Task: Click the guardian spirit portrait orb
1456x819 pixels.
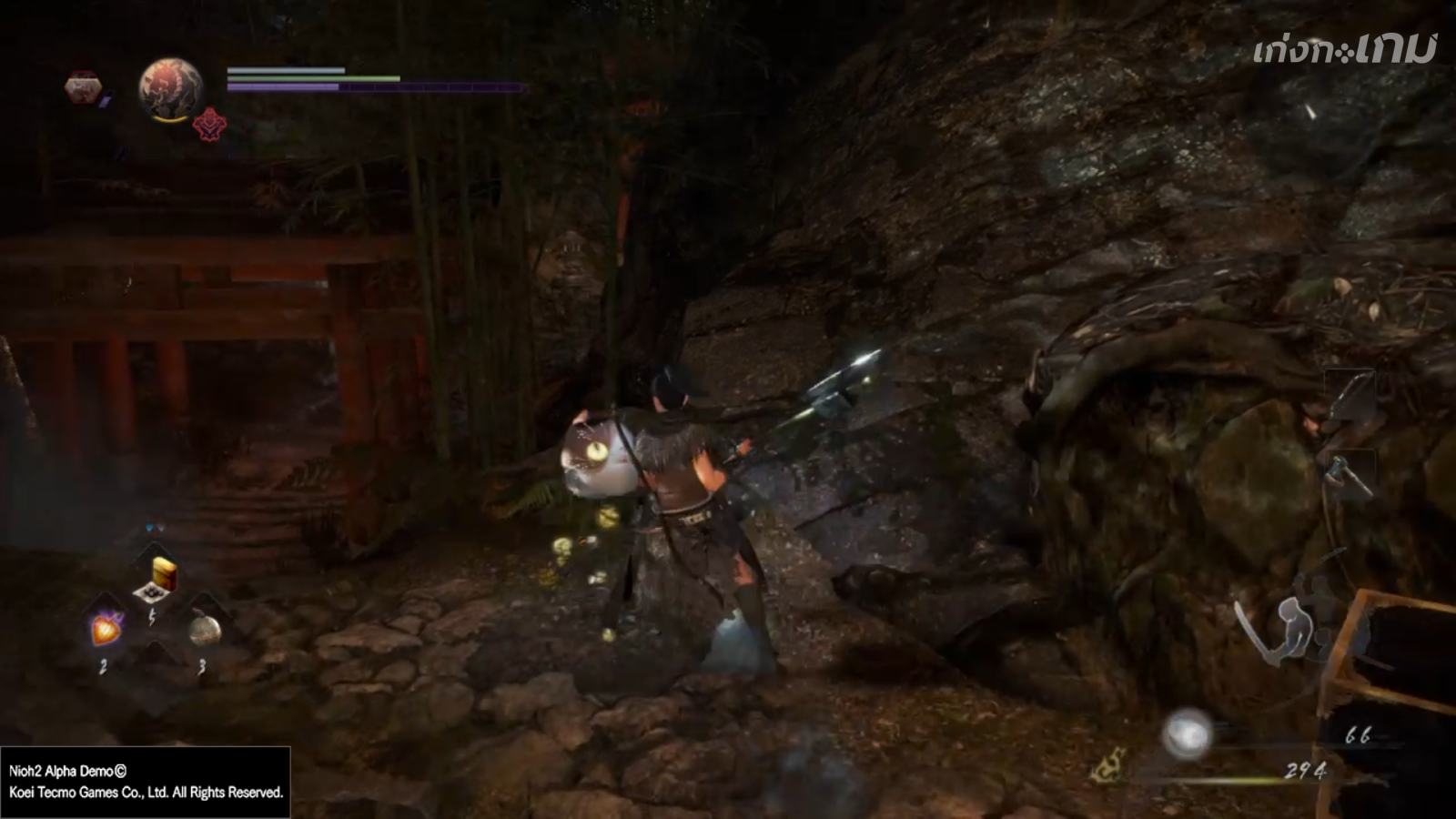Action: [170, 88]
